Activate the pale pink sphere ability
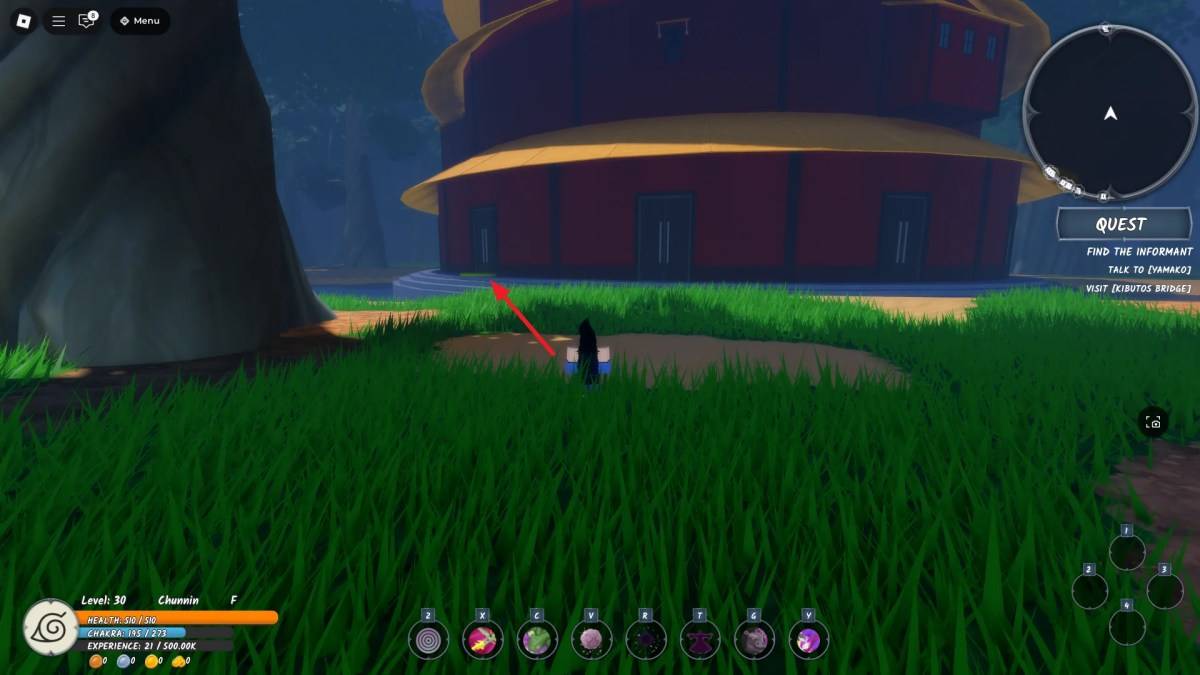This screenshot has width=1200, height=675. pyautogui.click(x=591, y=640)
